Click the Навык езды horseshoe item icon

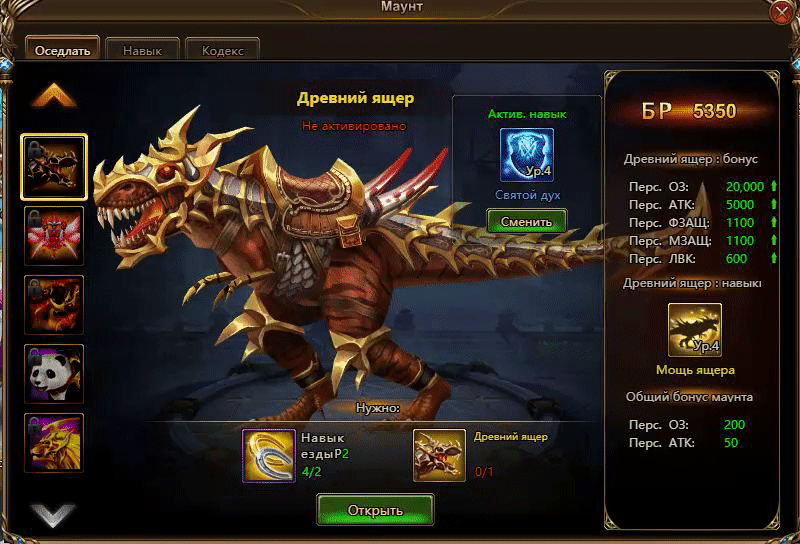point(269,456)
